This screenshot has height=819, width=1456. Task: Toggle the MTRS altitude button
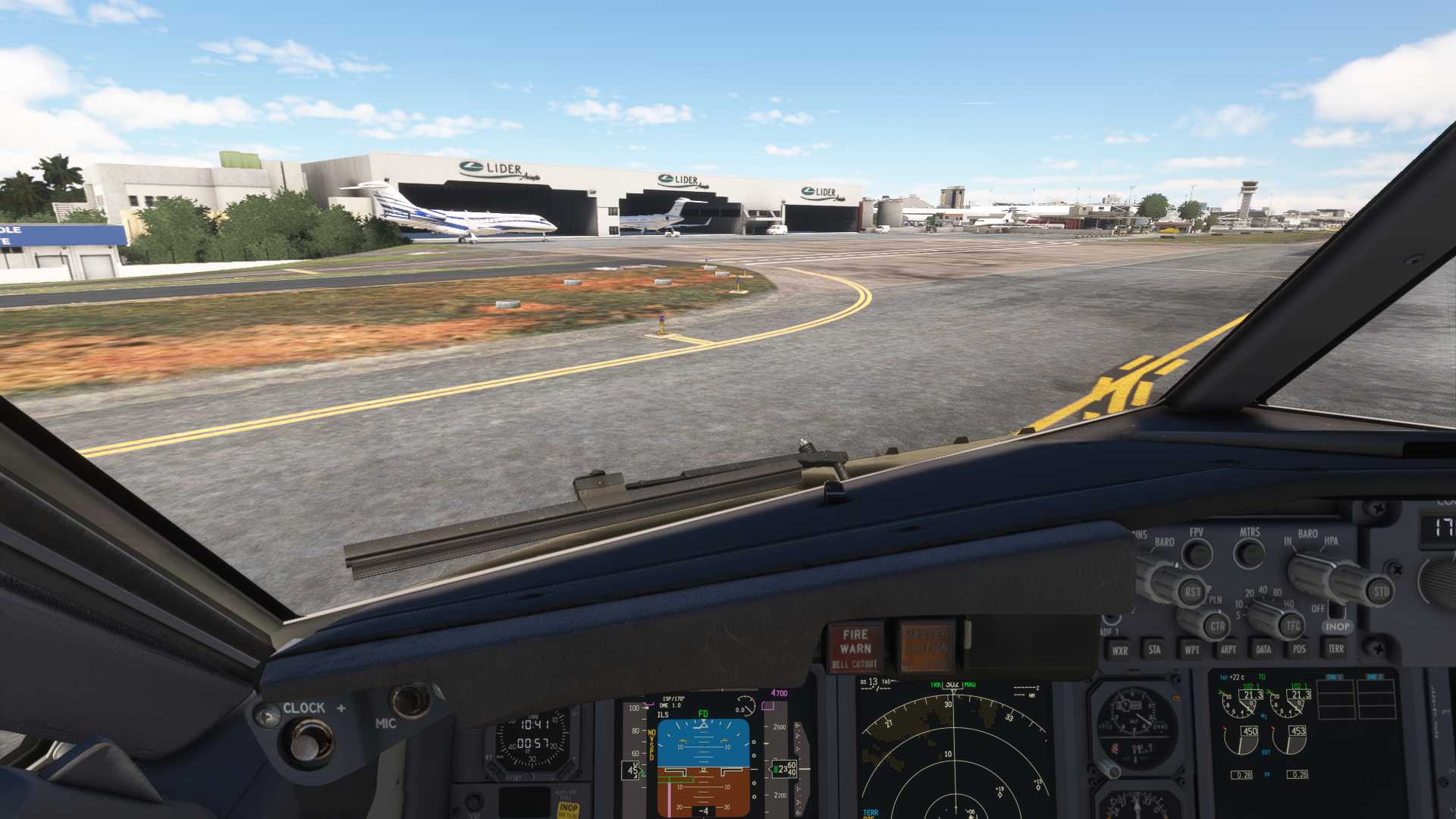click(1249, 554)
